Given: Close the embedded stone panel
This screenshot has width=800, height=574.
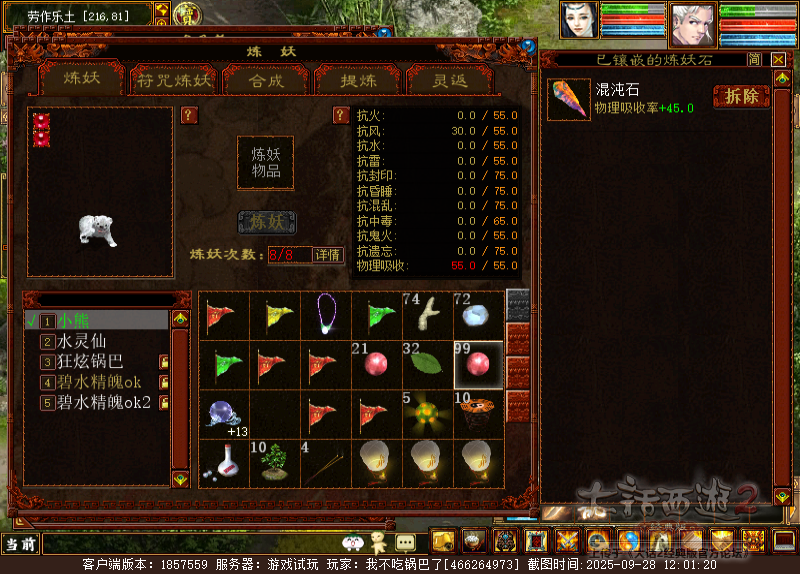Looking at the screenshot, I should [x=779, y=60].
